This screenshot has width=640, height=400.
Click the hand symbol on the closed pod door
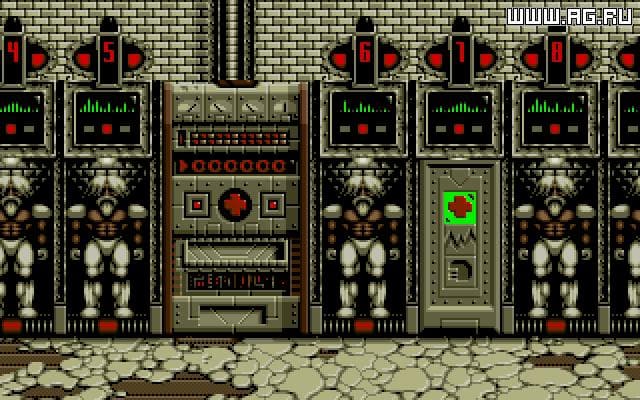(461, 271)
